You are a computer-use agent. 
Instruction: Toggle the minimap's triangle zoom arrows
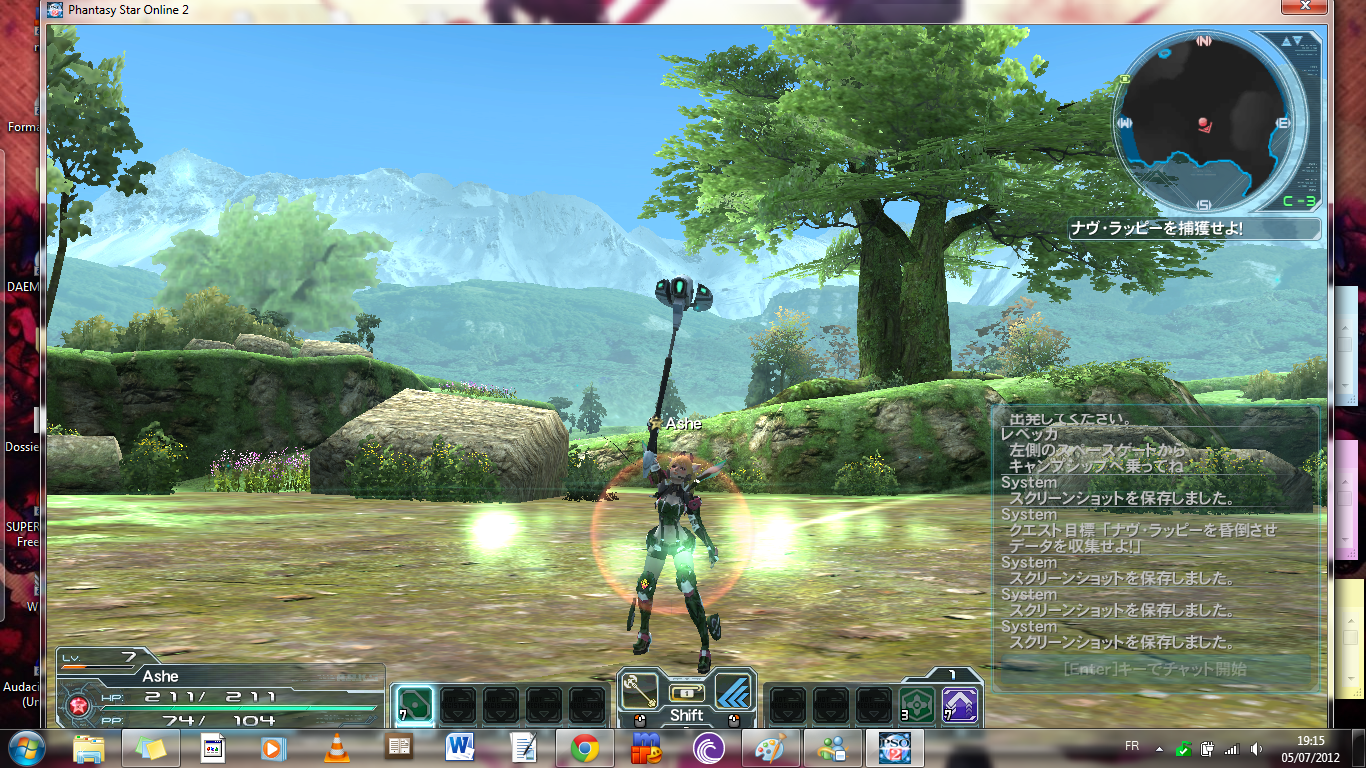point(1291,42)
